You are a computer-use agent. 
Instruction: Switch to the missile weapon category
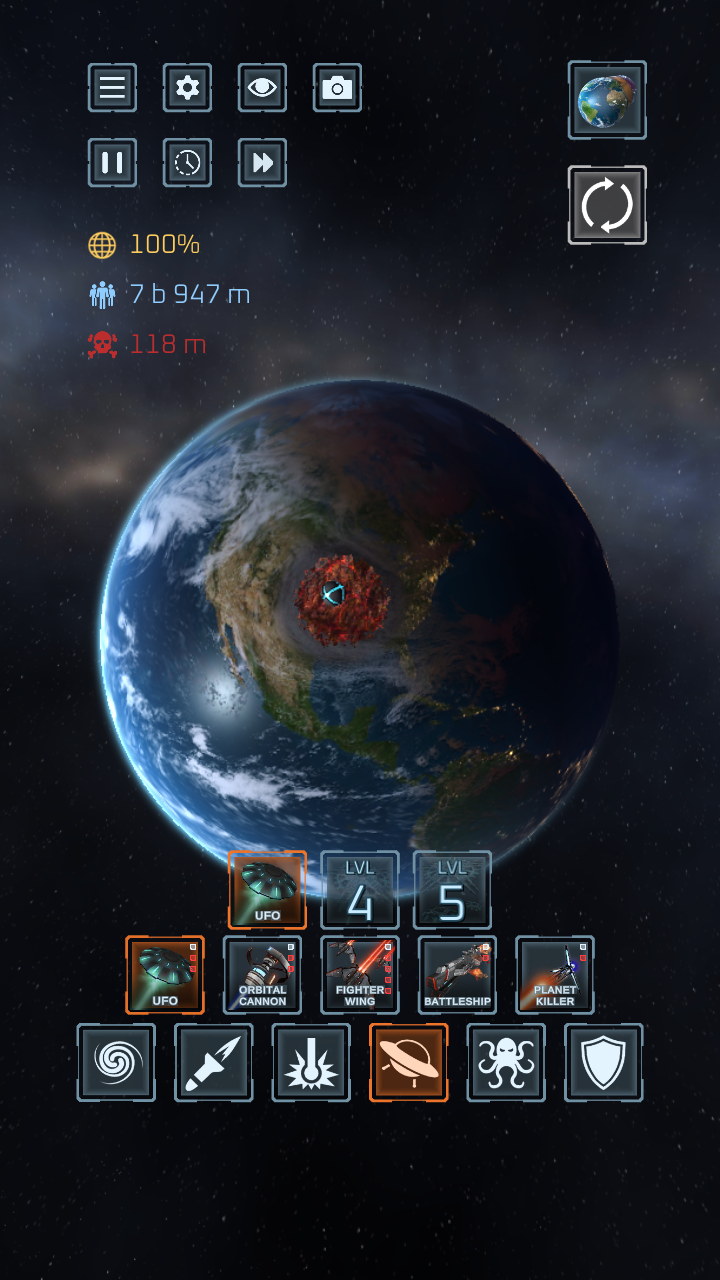point(213,1062)
